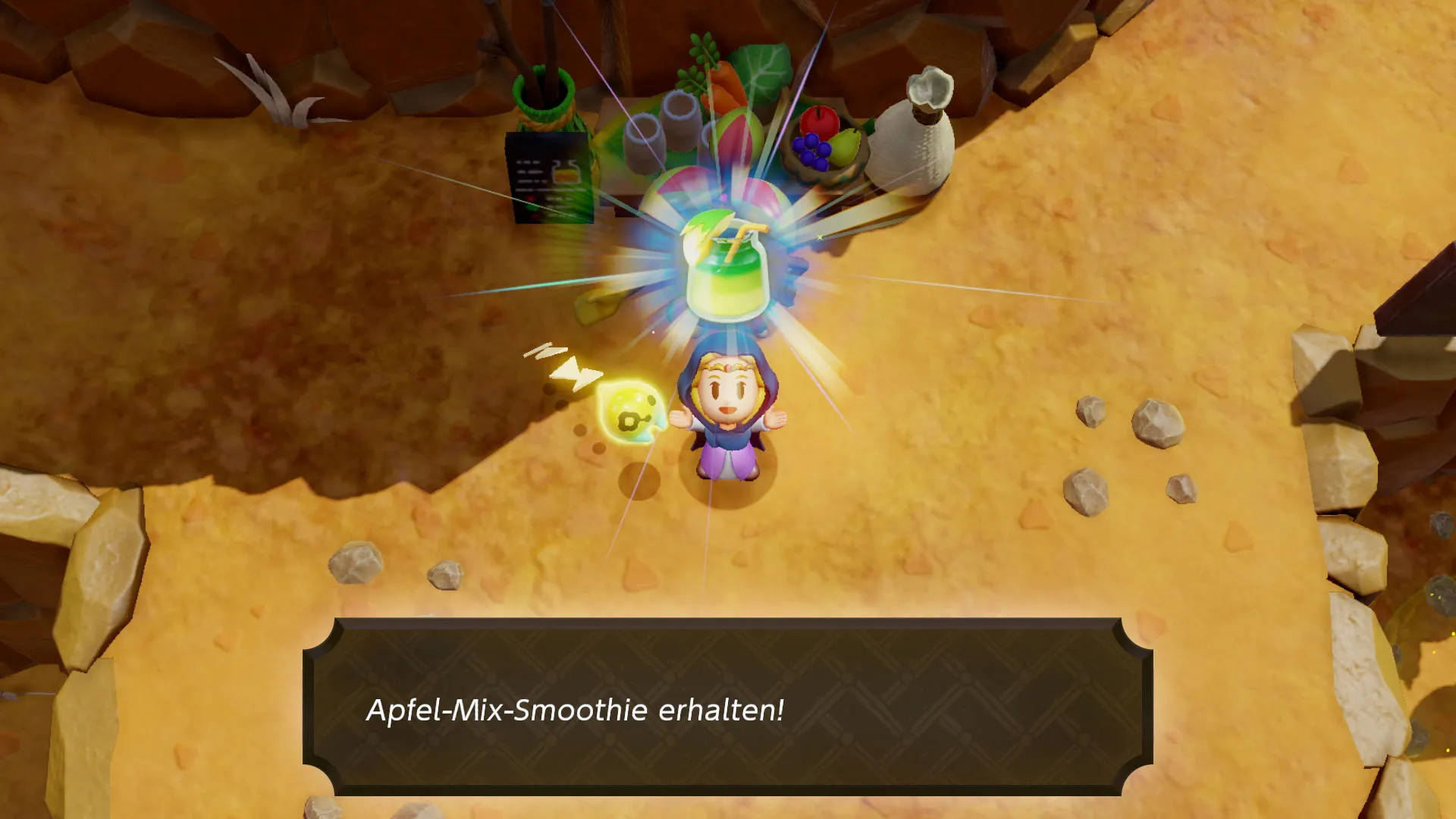This screenshot has height=819, width=1456.
Task: Click the green liquid in the smoothie jar
Action: (x=733, y=262)
